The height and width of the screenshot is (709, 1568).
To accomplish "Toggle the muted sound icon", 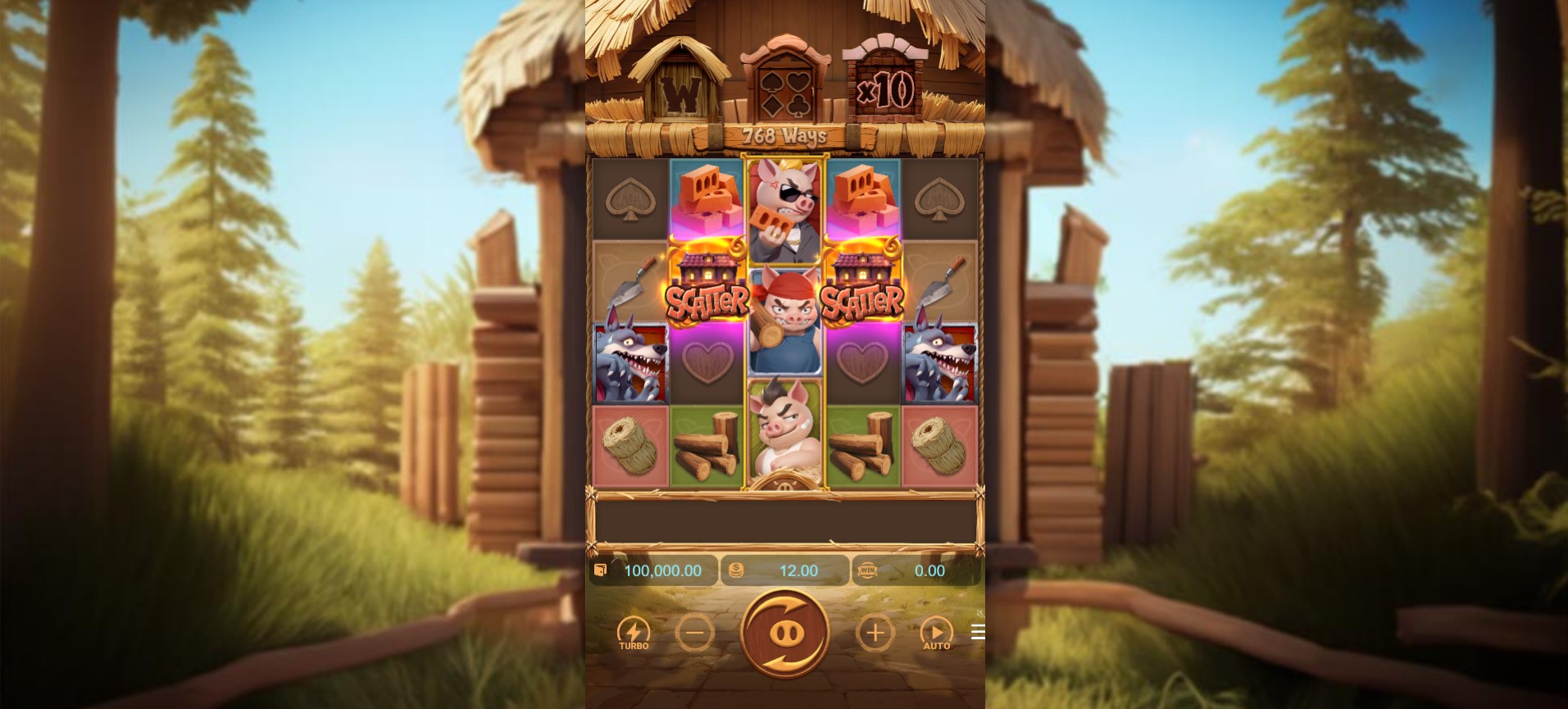I will point(979,613).
